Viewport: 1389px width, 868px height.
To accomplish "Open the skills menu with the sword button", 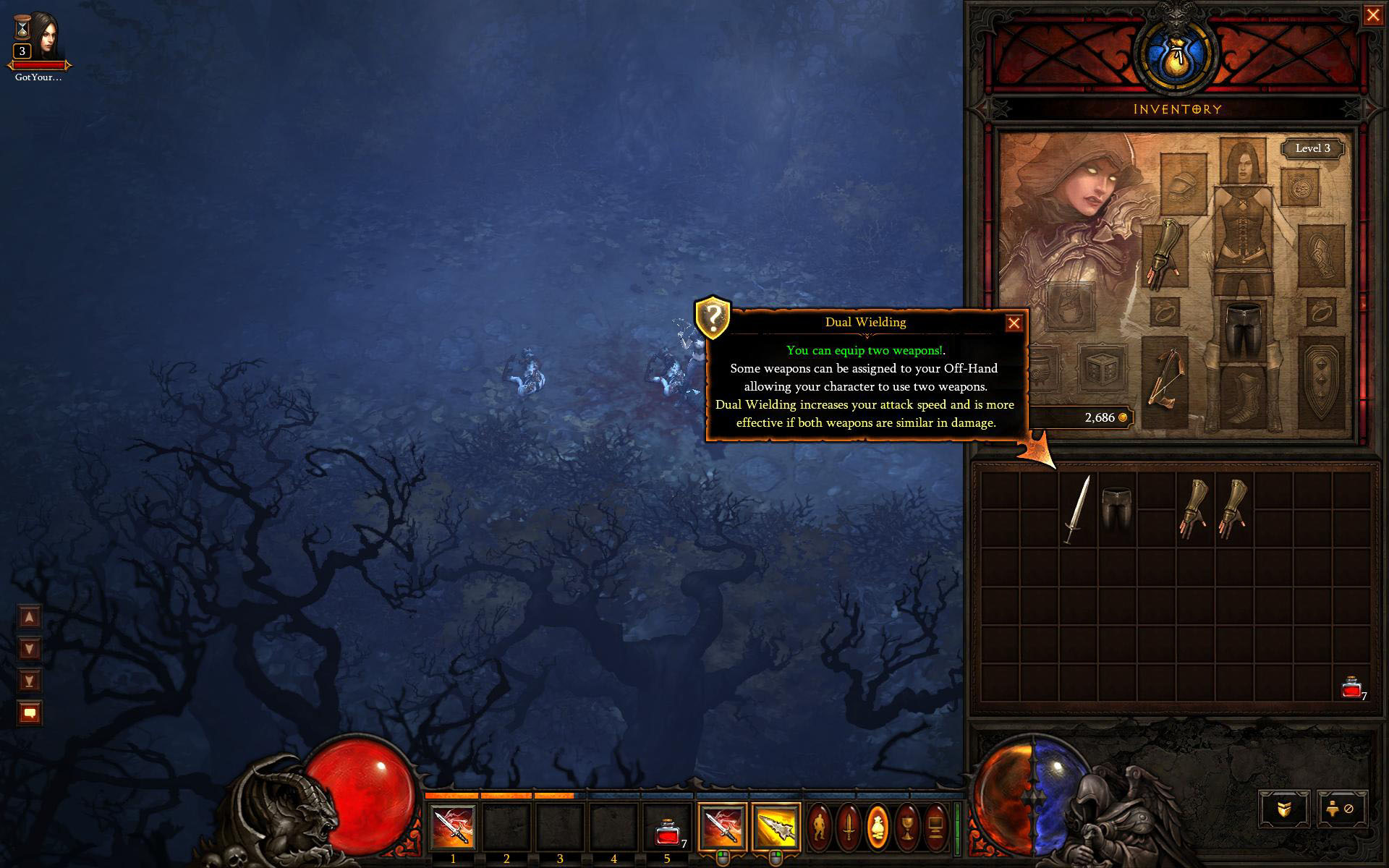I will tap(848, 827).
